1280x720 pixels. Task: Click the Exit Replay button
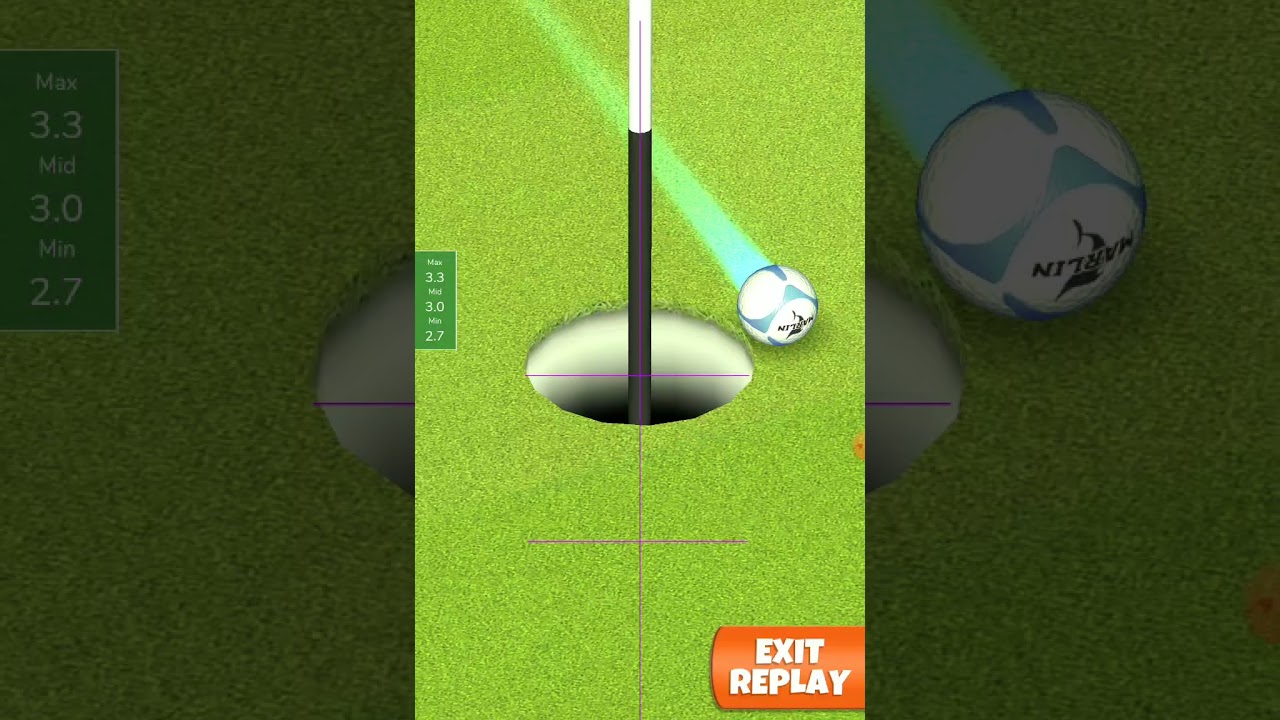coord(789,667)
